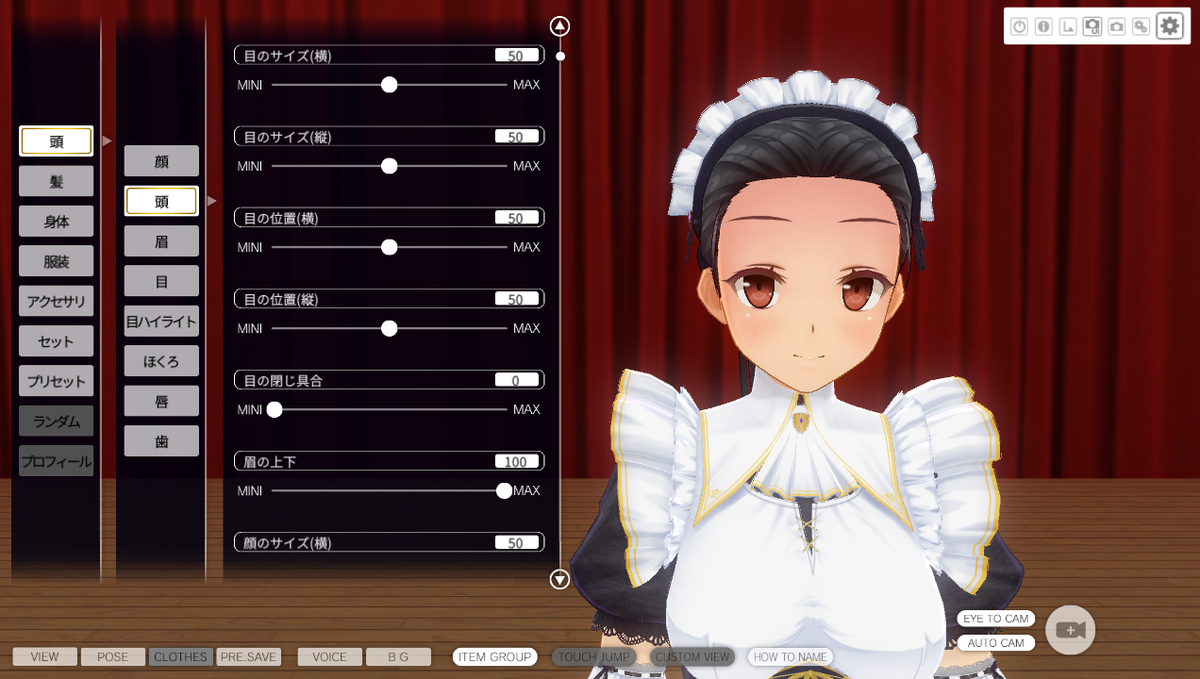Open the プロフィール section
The height and width of the screenshot is (679, 1200).
(56, 461)
